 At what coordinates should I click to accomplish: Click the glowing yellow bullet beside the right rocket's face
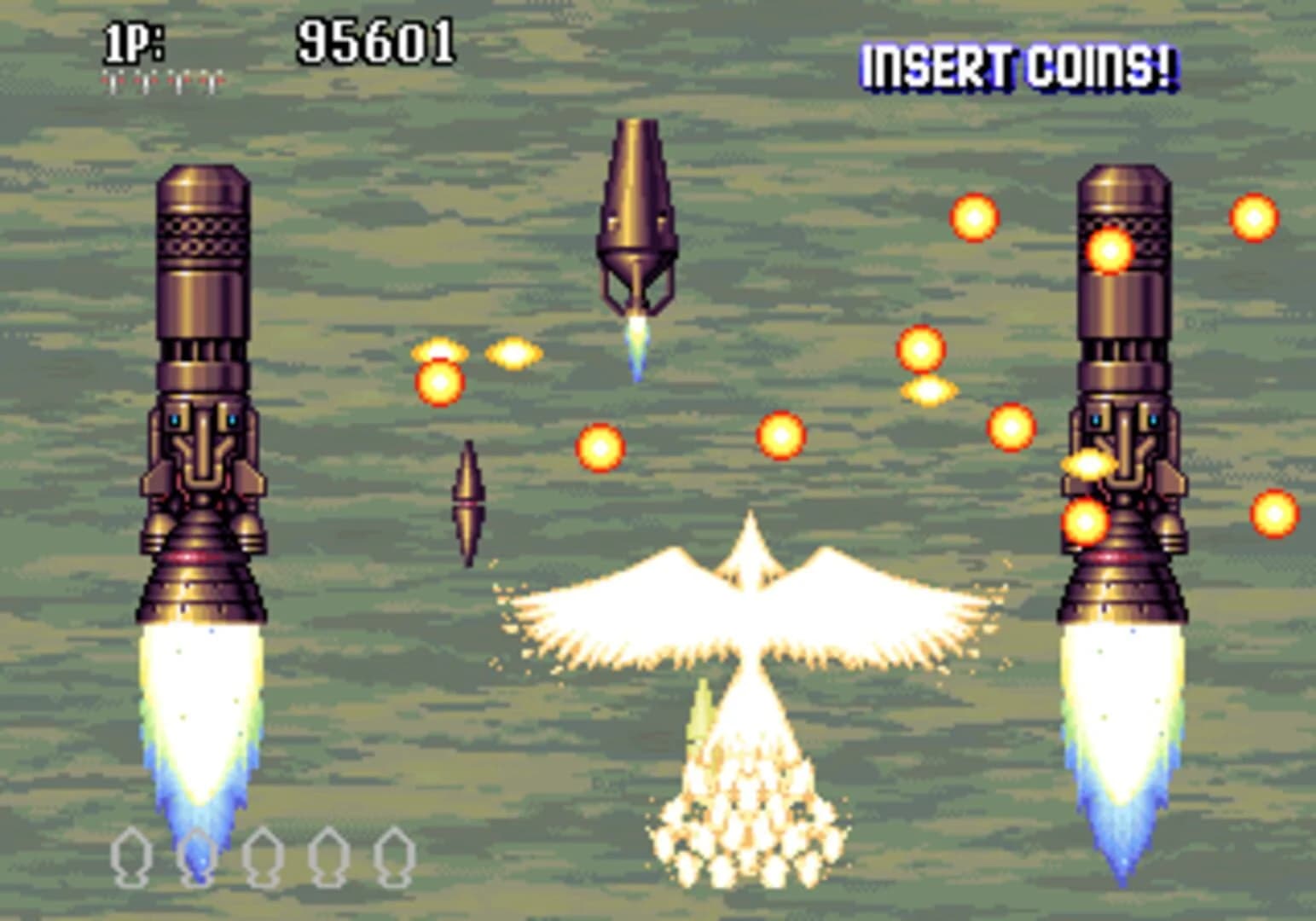[1089, 465]
